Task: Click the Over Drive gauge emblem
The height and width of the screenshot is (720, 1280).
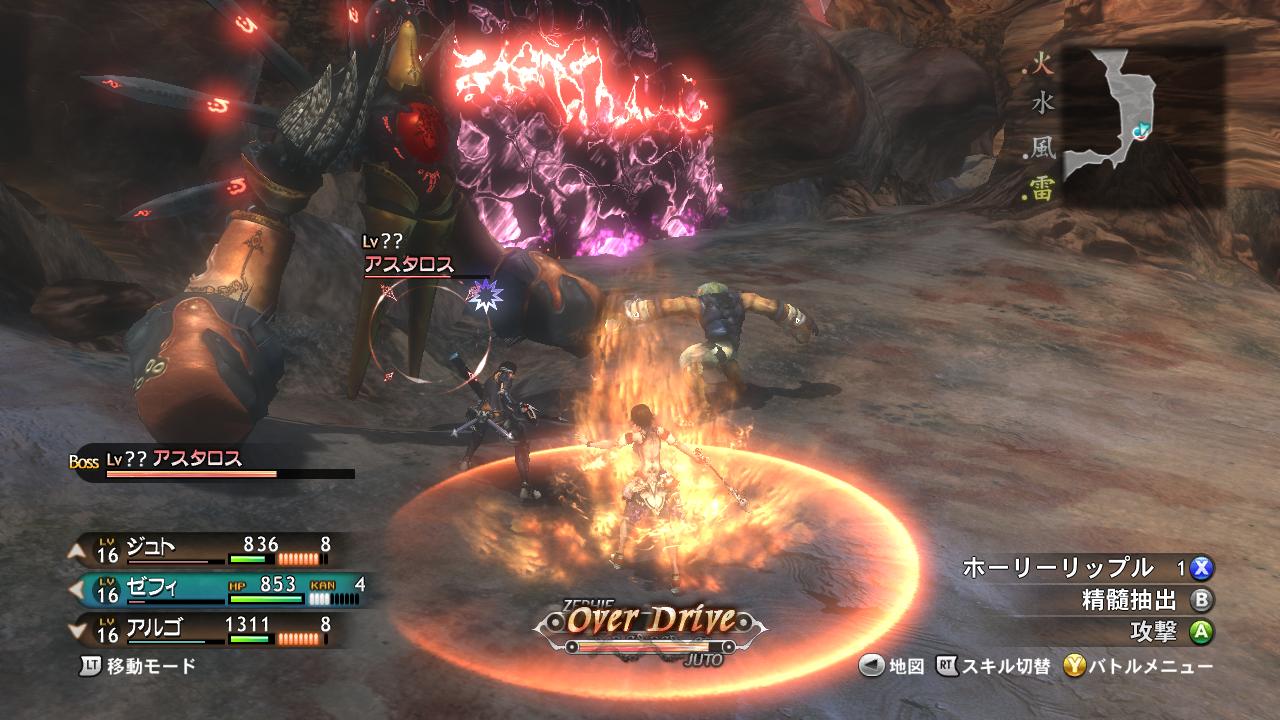Action: click(x=652, y=622)
